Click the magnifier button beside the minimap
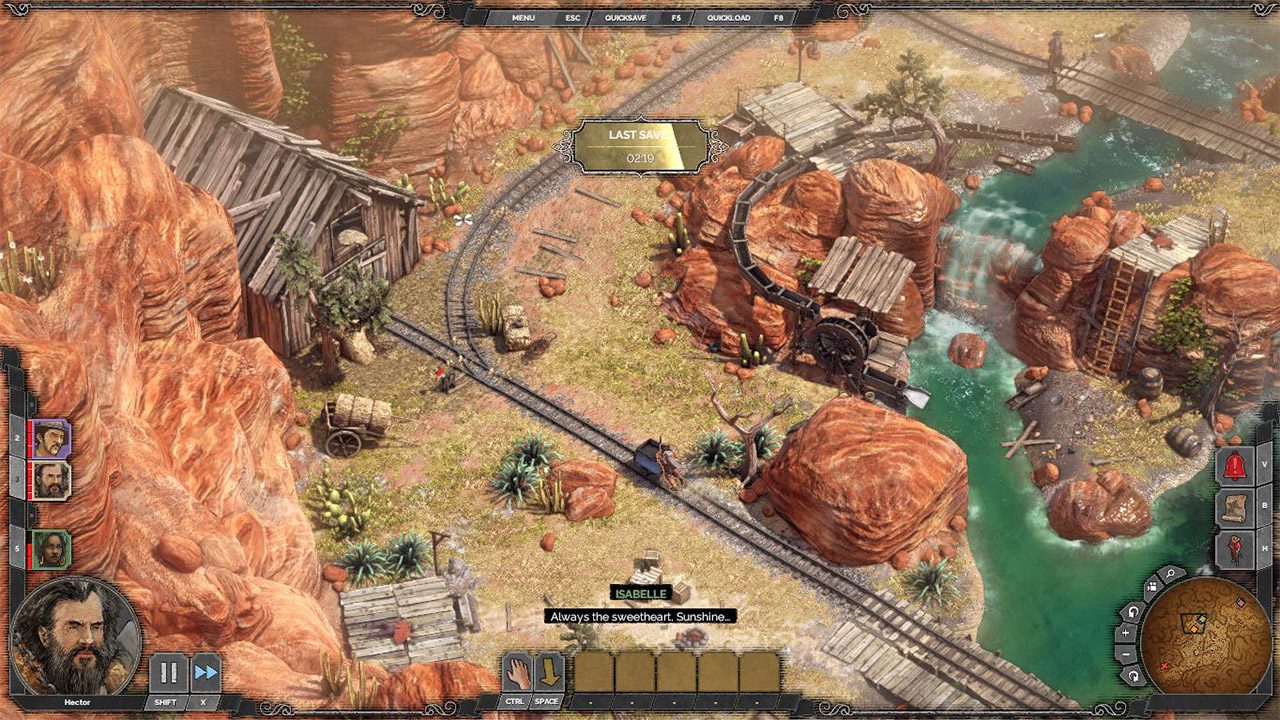The height and width of the screenshot is (720, 1280). point(1170,573)
